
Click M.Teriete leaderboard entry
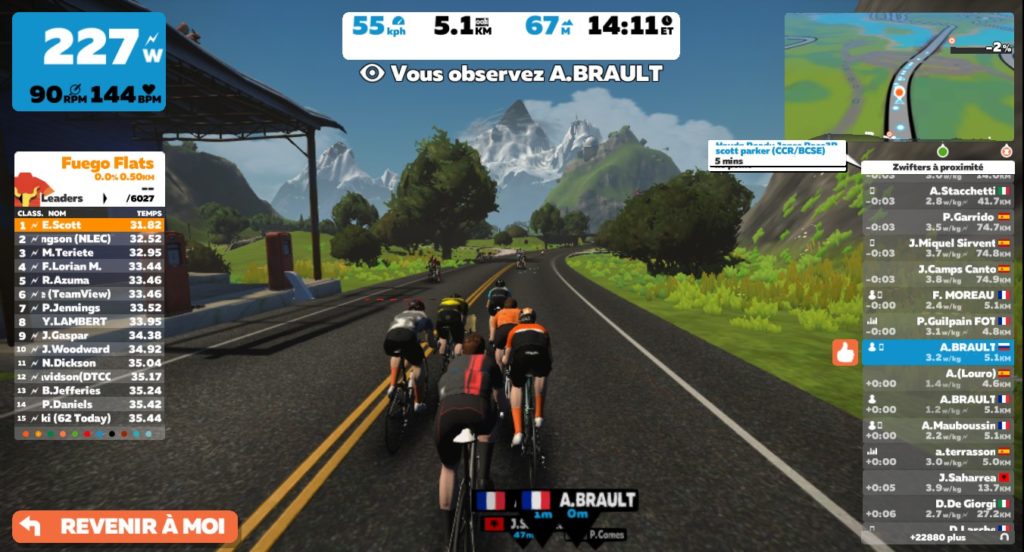coord(89,253)
